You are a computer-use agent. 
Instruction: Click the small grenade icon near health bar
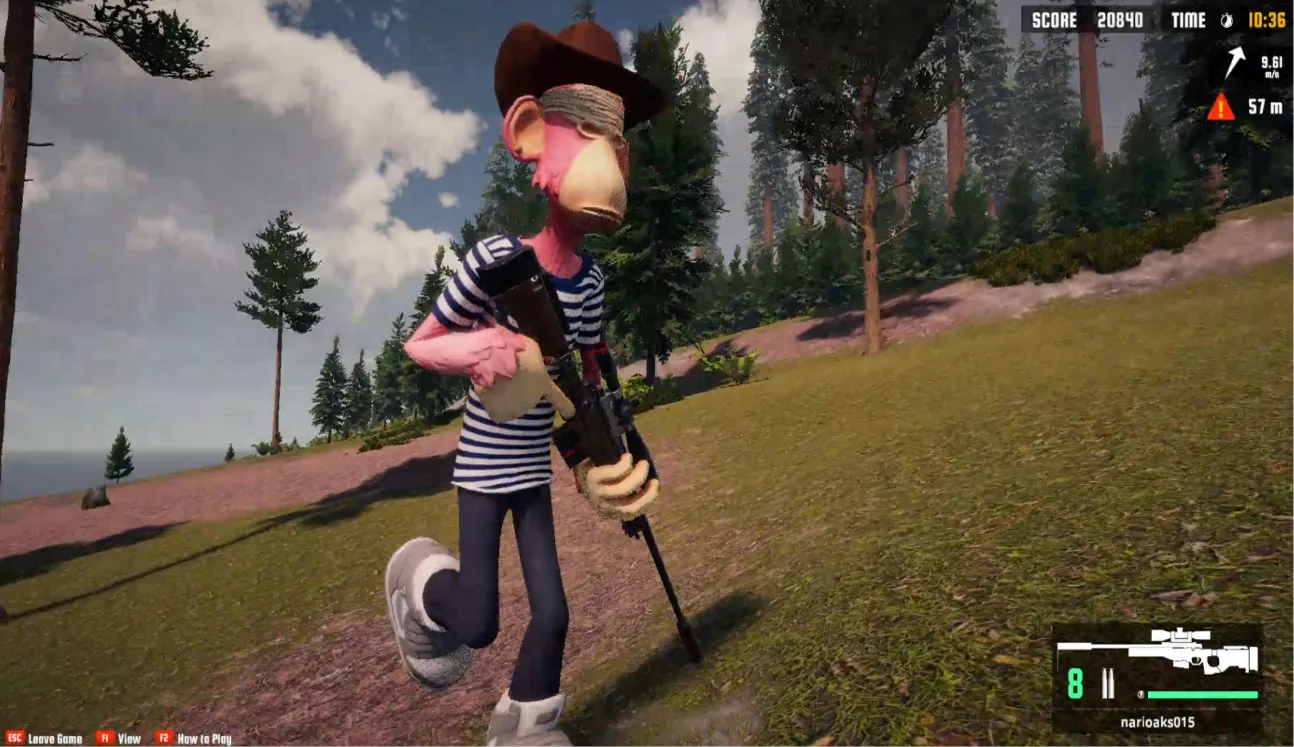coord(1141,694)
